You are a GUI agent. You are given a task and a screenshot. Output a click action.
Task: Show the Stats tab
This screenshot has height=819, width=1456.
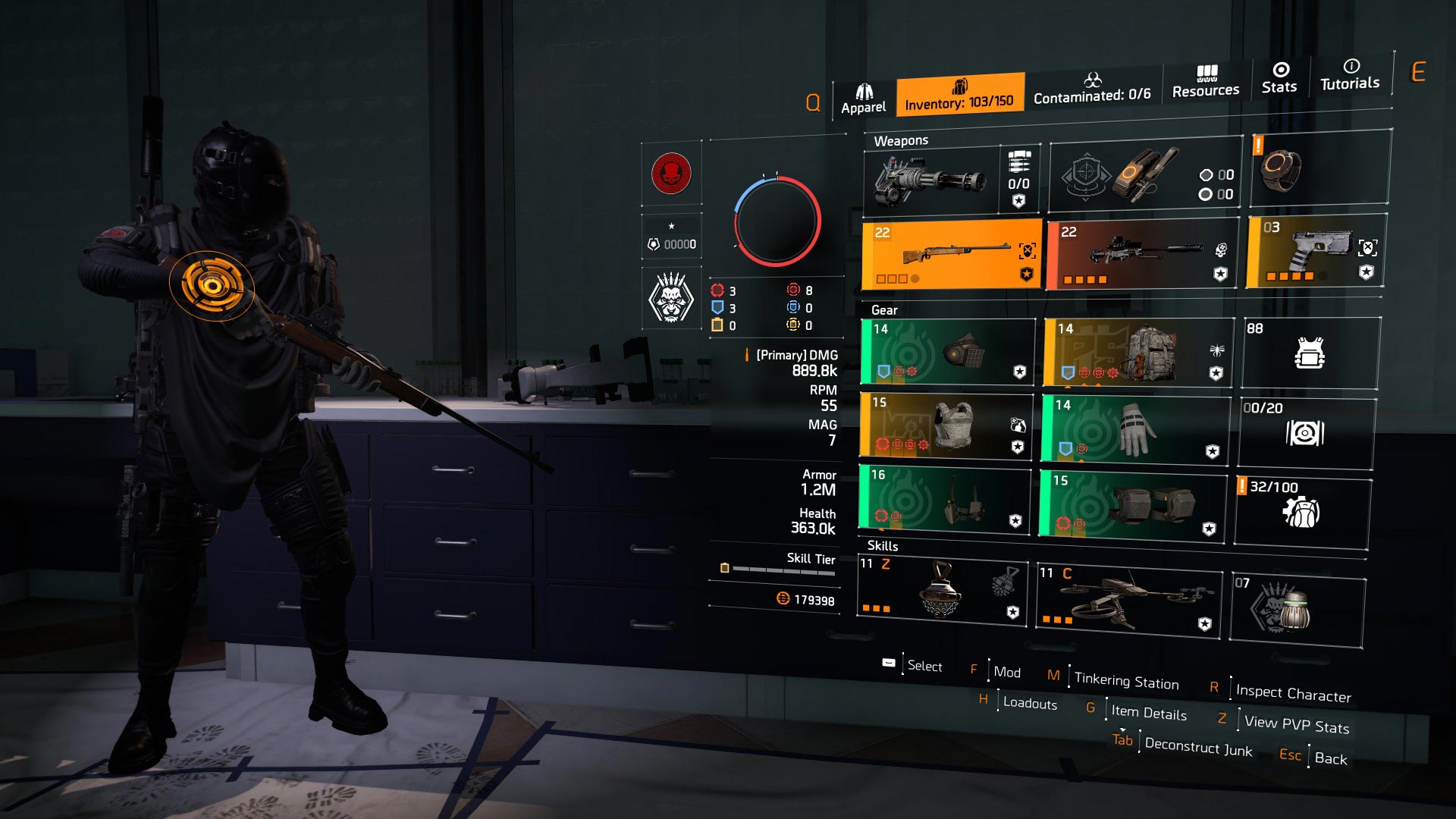(1279, 79)
